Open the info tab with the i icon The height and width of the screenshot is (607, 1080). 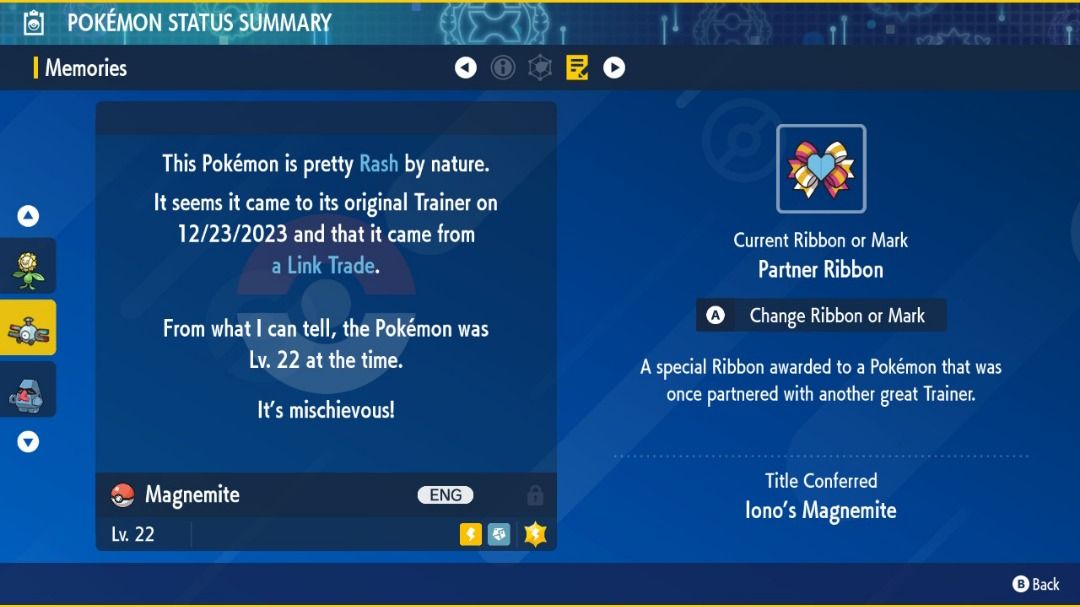503,68
